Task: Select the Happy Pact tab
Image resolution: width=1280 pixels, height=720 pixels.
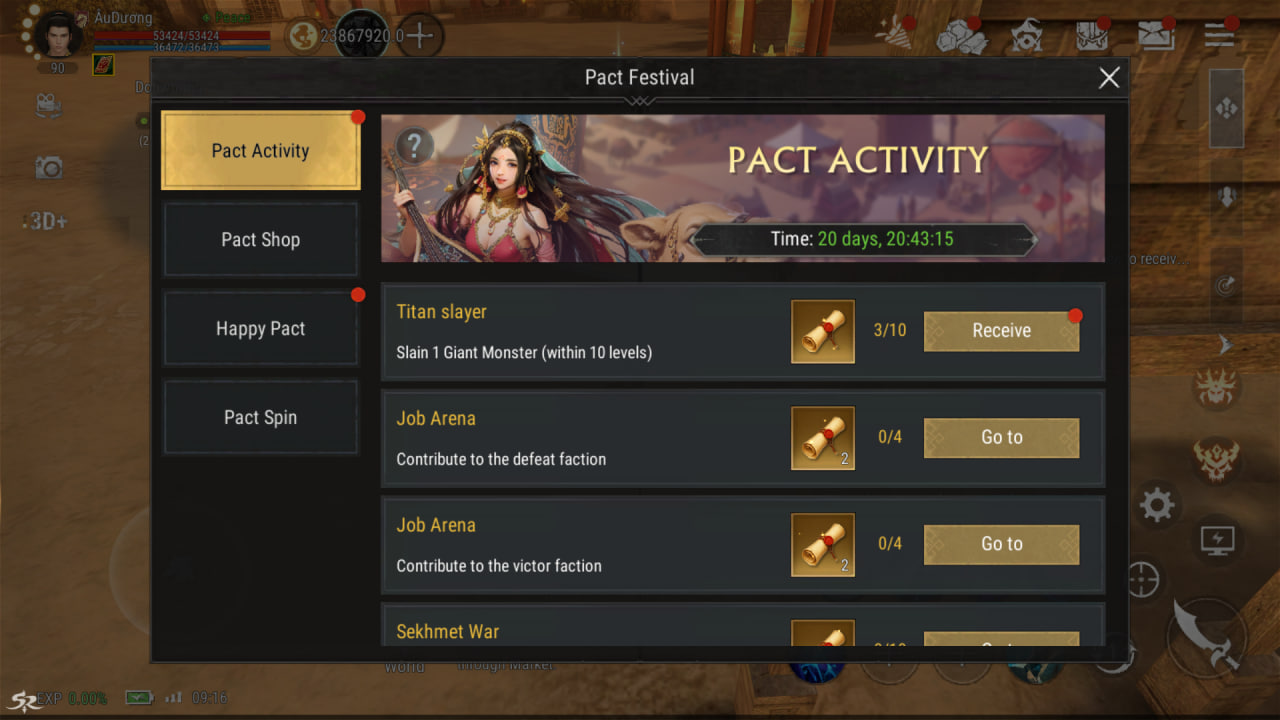Action: coord(260,329)
